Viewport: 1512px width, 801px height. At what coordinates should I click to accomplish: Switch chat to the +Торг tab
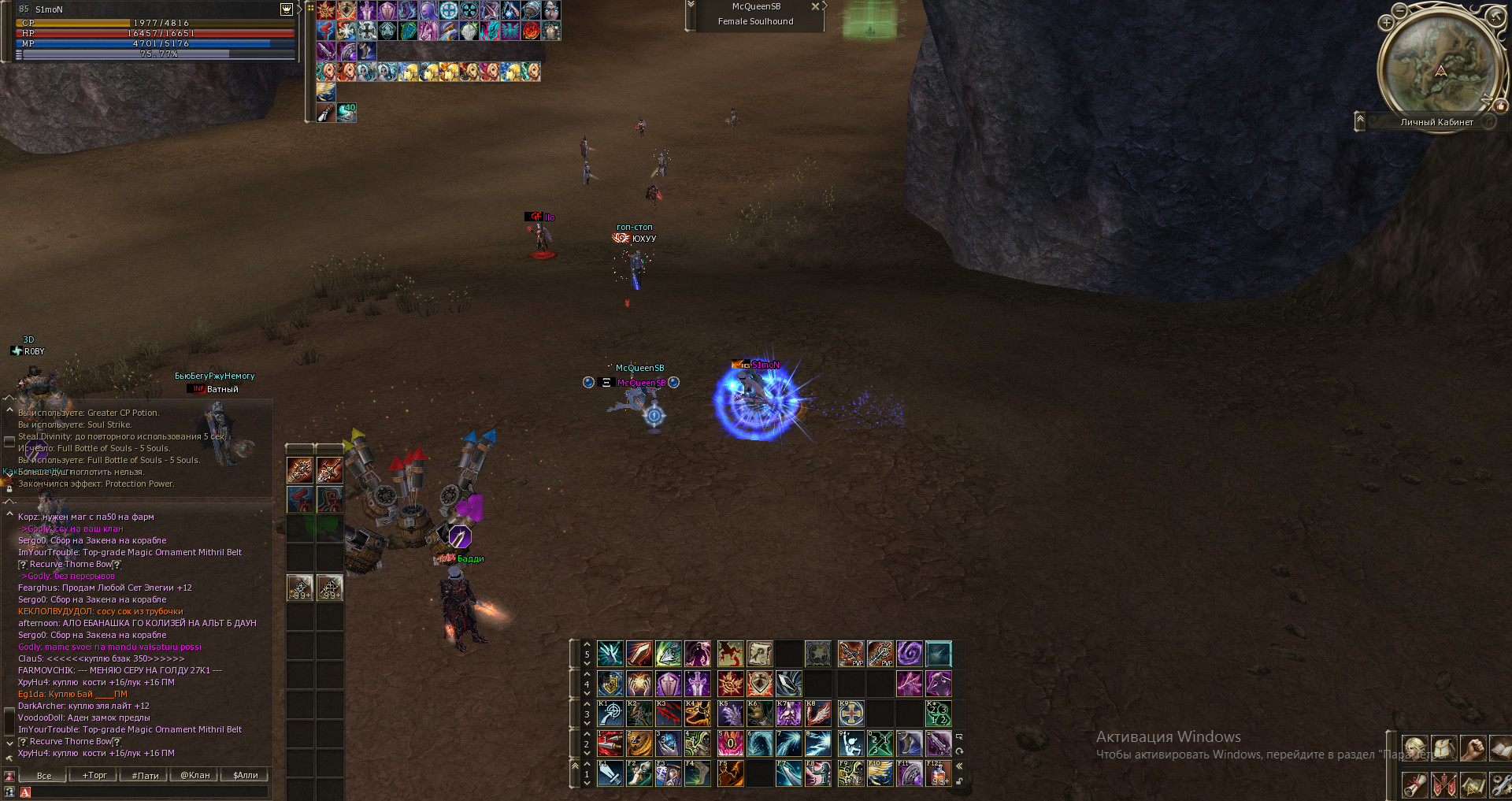tap(94, 775)
